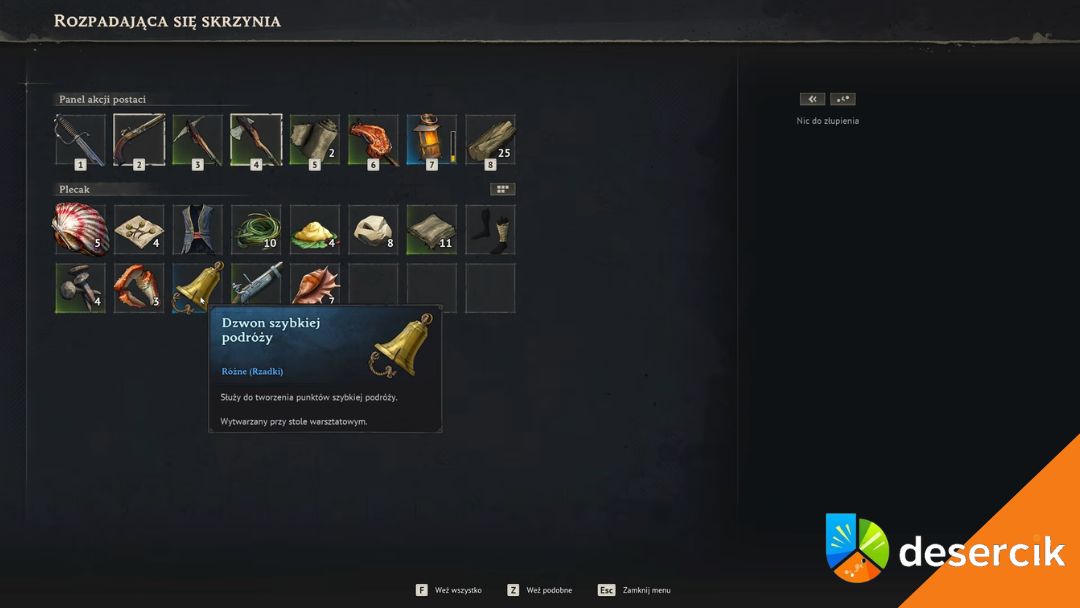Click the backpack sort grid button
Image resolution: width=1080 pixels, height=608 pixels.
click(x=502, y=188)
